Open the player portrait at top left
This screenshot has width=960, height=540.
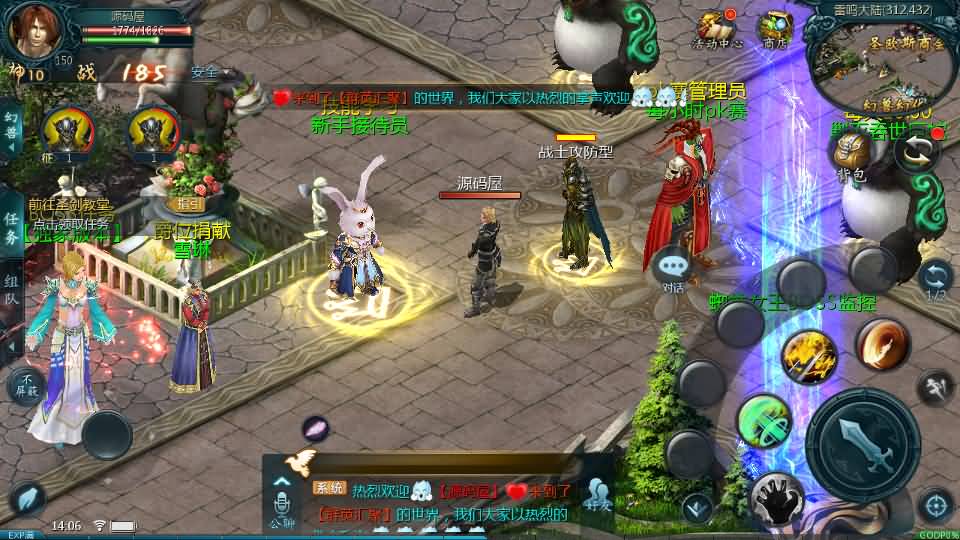[x=33, y=30]
